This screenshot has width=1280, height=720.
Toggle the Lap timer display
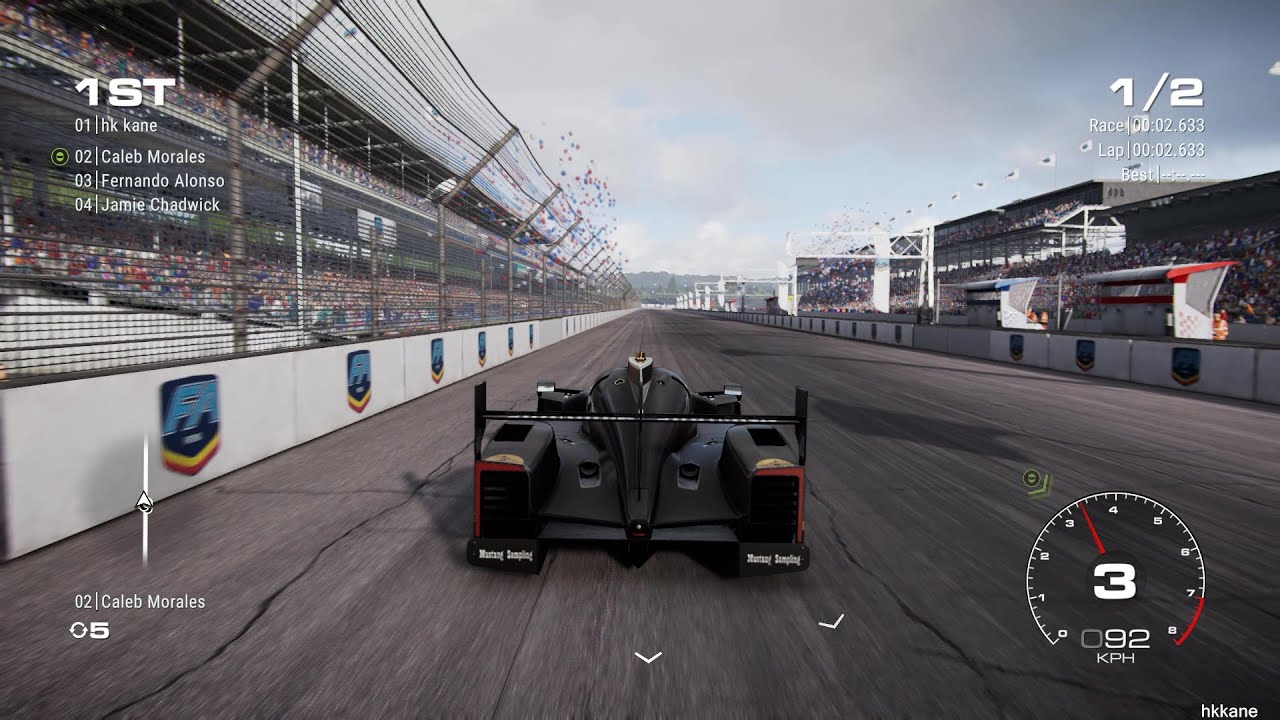tap(1150, 150)
